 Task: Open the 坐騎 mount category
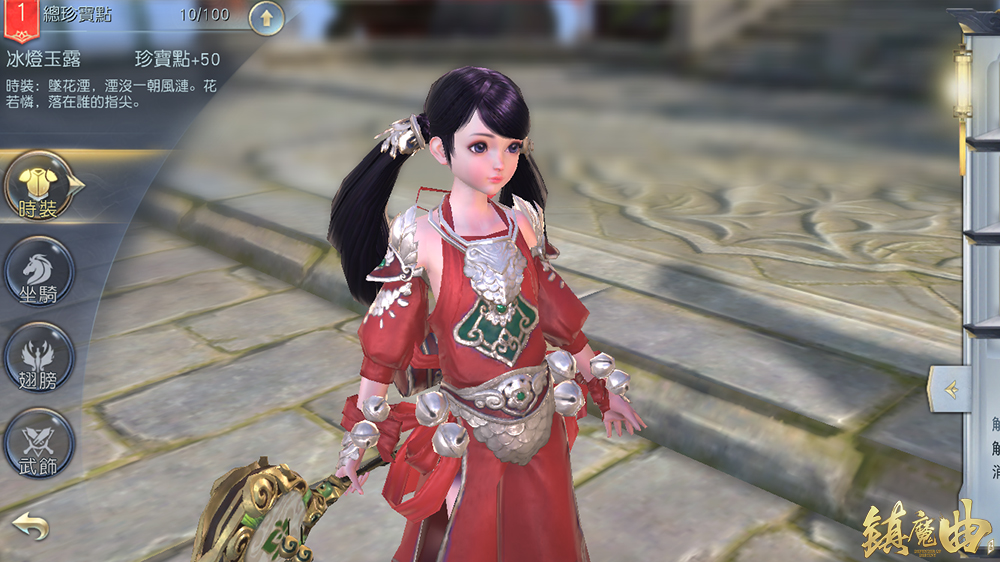(41, 272)
